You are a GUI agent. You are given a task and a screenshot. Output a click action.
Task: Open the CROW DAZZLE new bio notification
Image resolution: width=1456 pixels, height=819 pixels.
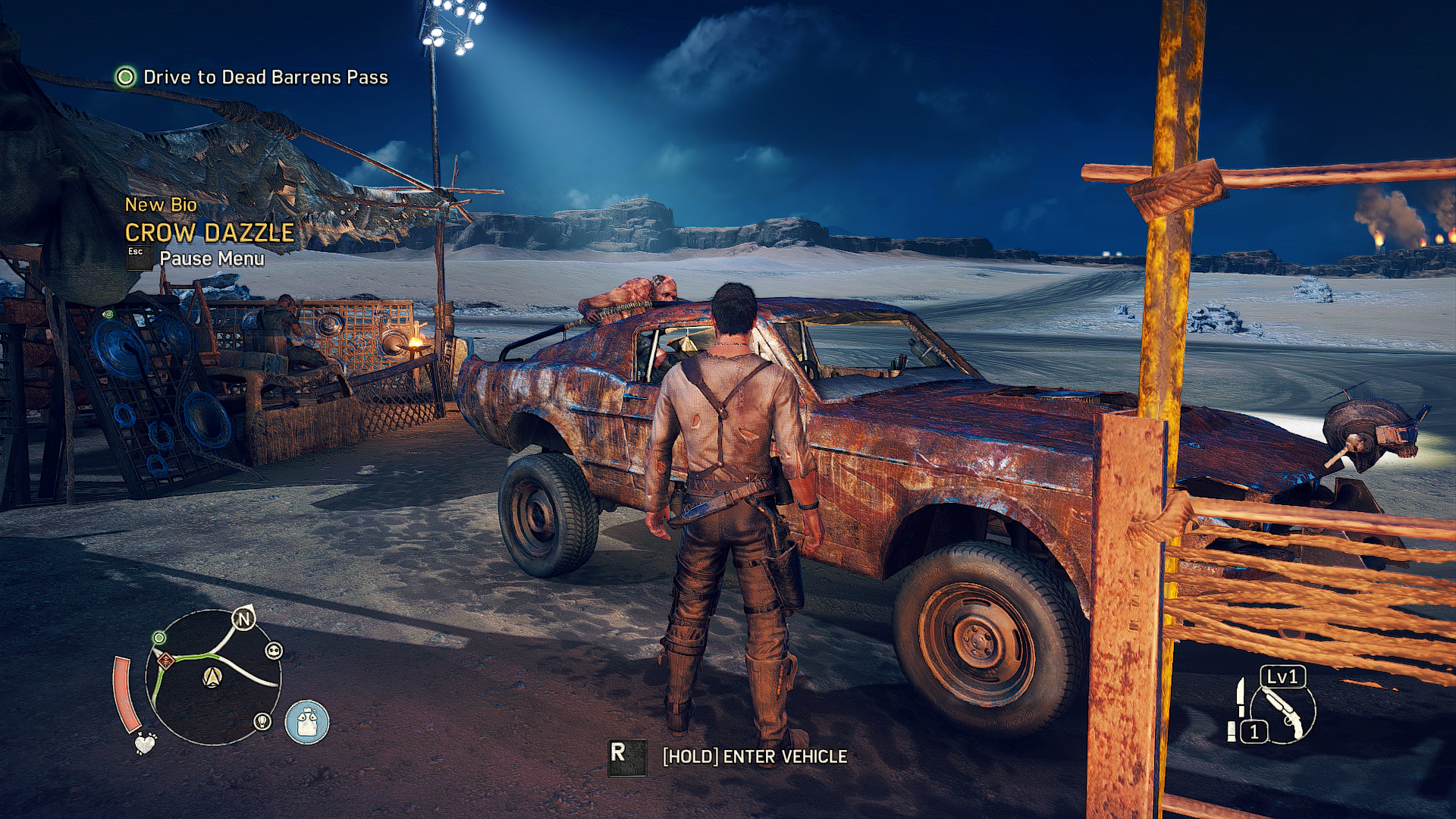tap(209, 232)
